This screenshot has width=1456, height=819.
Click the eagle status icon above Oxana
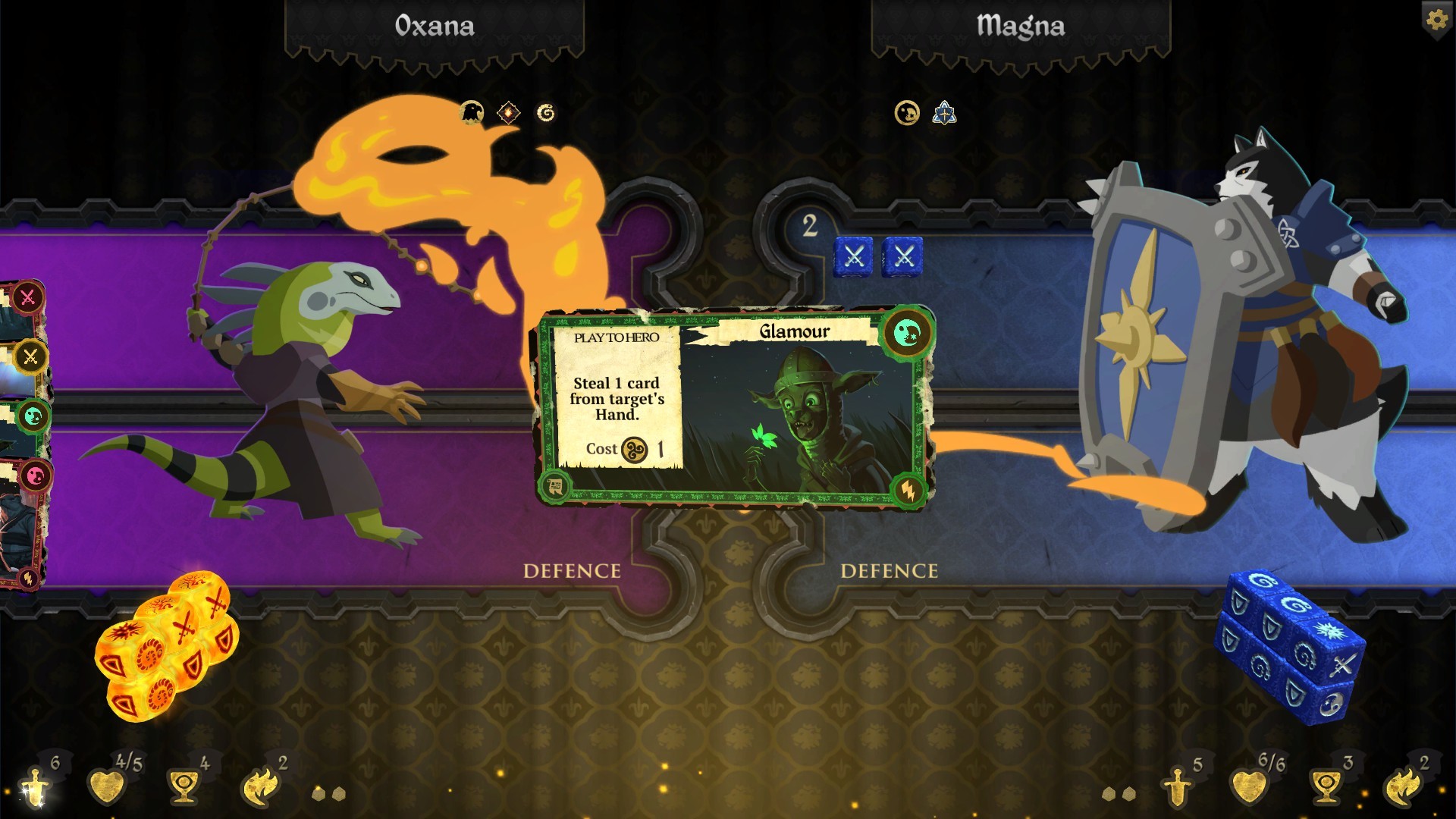471,112
